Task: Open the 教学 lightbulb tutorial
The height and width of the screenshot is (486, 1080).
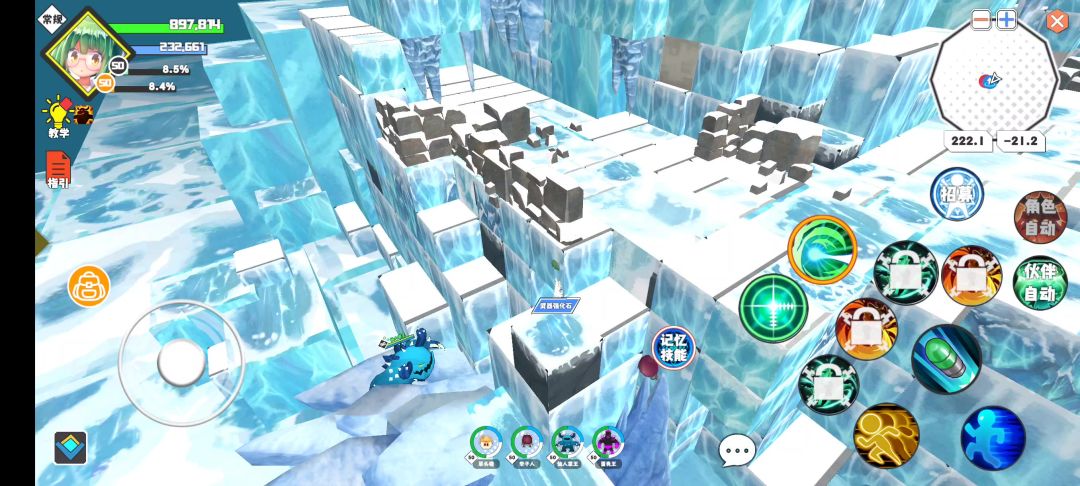Action: tap(57, 114)
